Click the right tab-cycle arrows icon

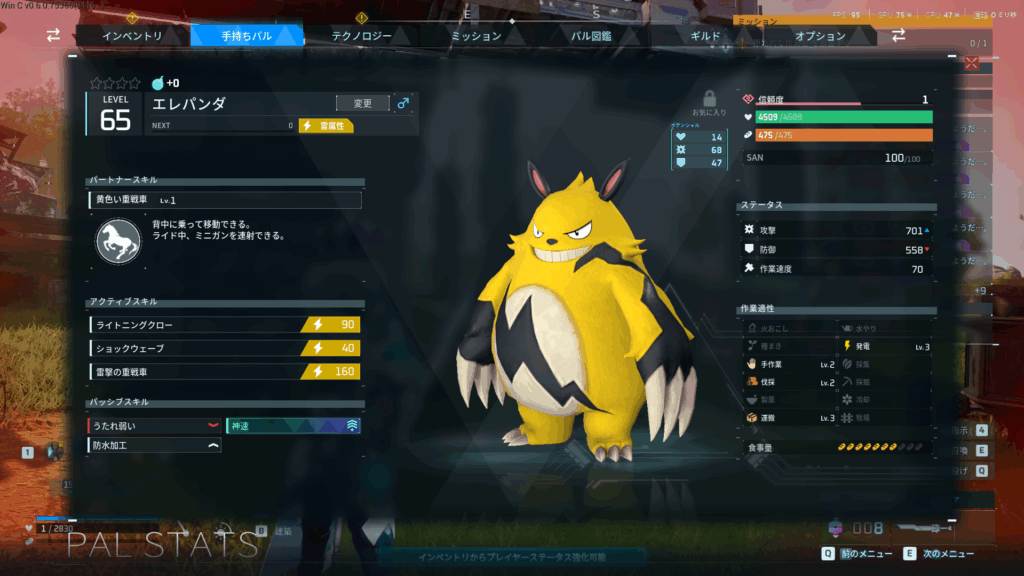click(x=898, y=35)
